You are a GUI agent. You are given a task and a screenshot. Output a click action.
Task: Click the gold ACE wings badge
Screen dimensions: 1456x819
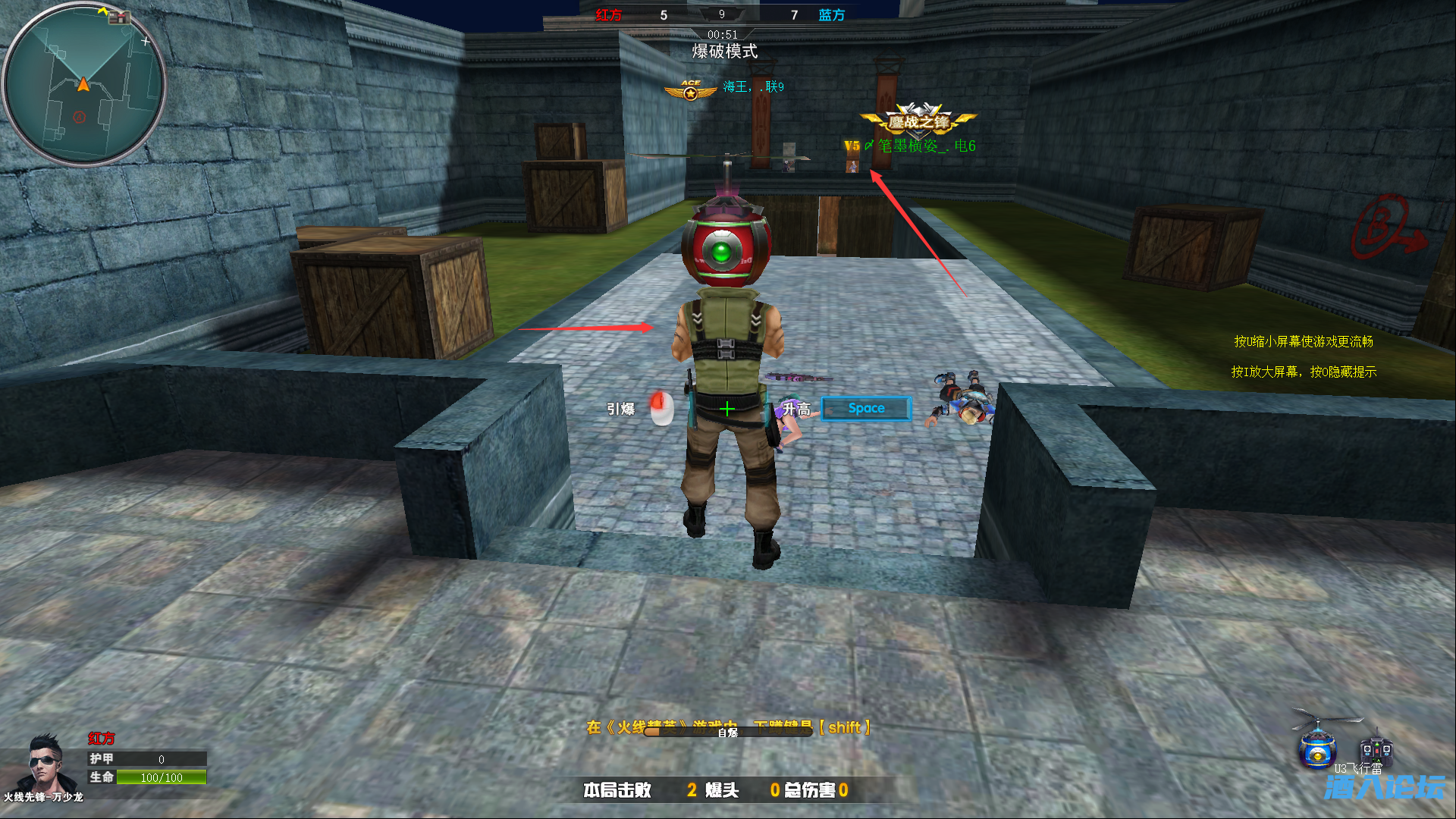coord(690,91)
